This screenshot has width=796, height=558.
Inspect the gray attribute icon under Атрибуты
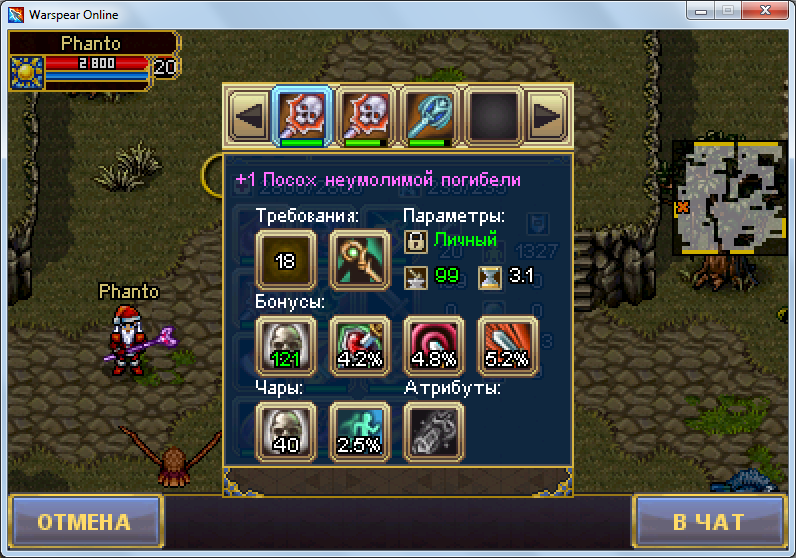point(434,432)
